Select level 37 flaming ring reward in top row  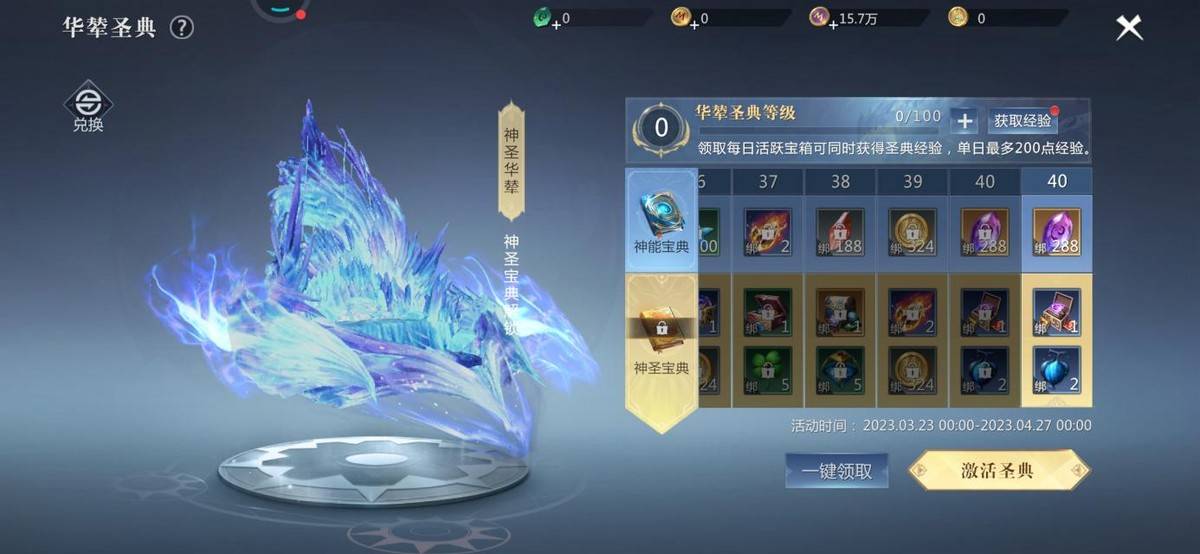pyautogui.click(x=768, y=232)
